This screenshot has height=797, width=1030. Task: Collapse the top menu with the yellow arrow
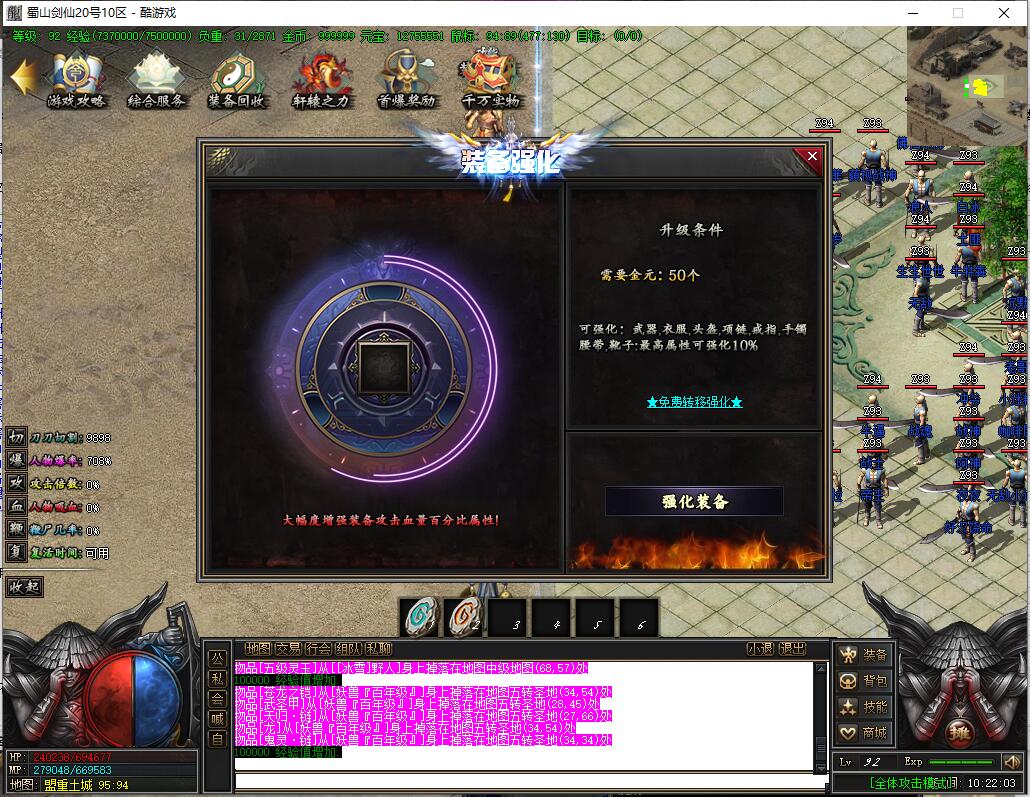tap(23, 77)
